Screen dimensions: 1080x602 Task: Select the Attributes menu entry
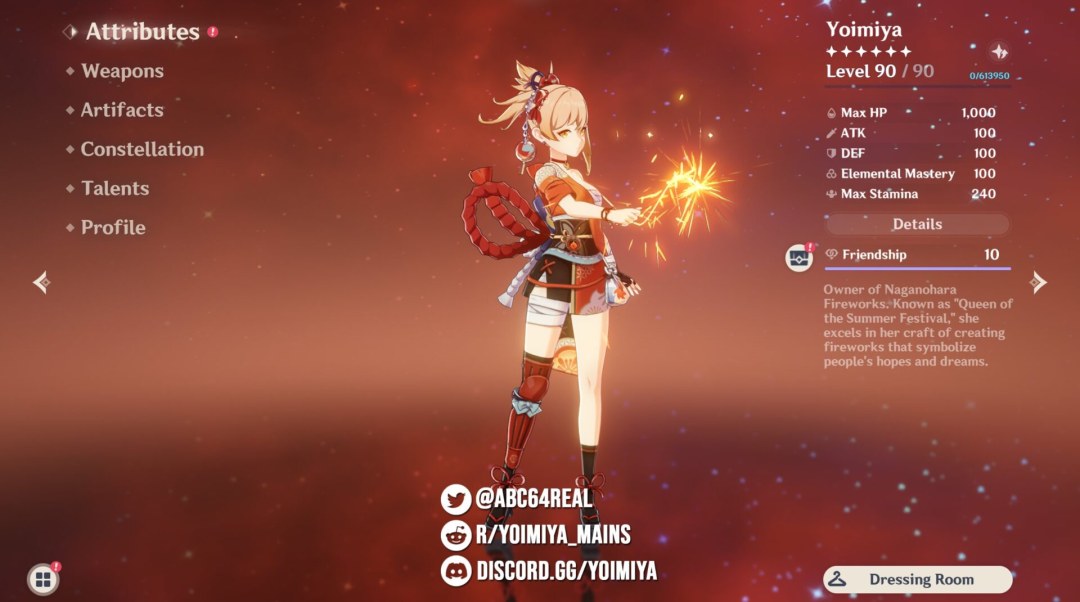(142, 32)
